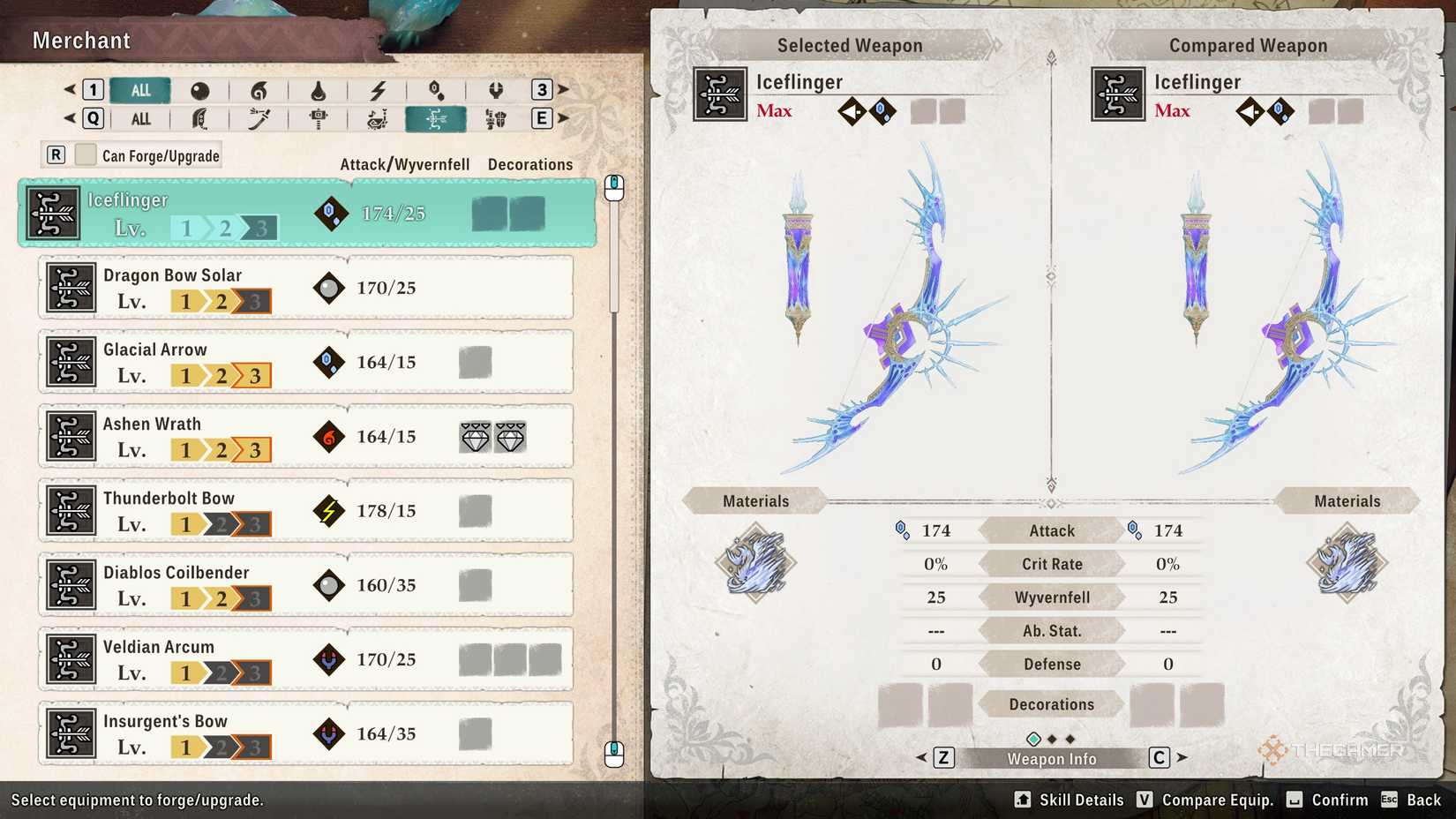Select the dragon element filter icon

coord(496,89)
